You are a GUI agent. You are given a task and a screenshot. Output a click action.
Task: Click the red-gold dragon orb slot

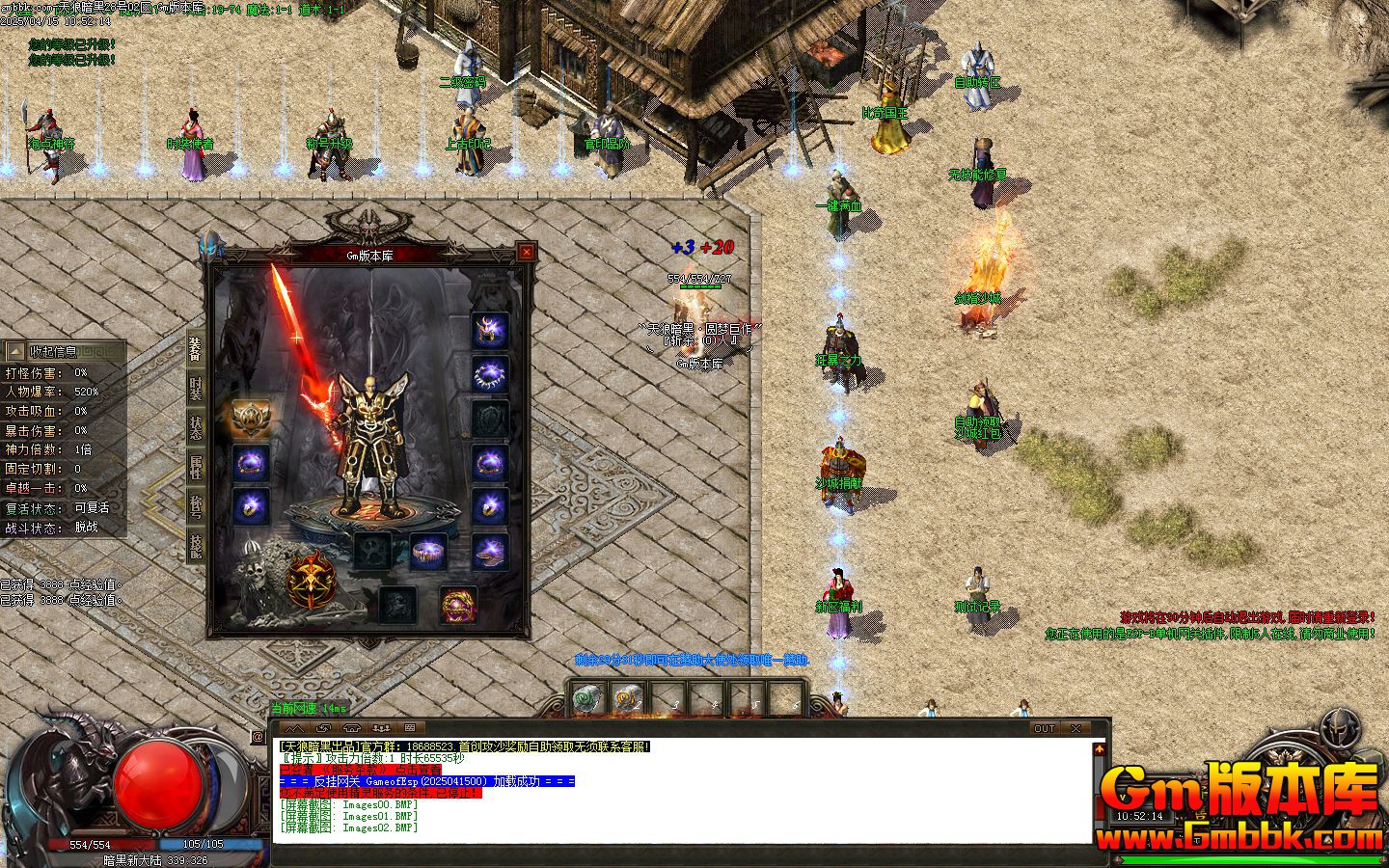[x=458, y=605]
